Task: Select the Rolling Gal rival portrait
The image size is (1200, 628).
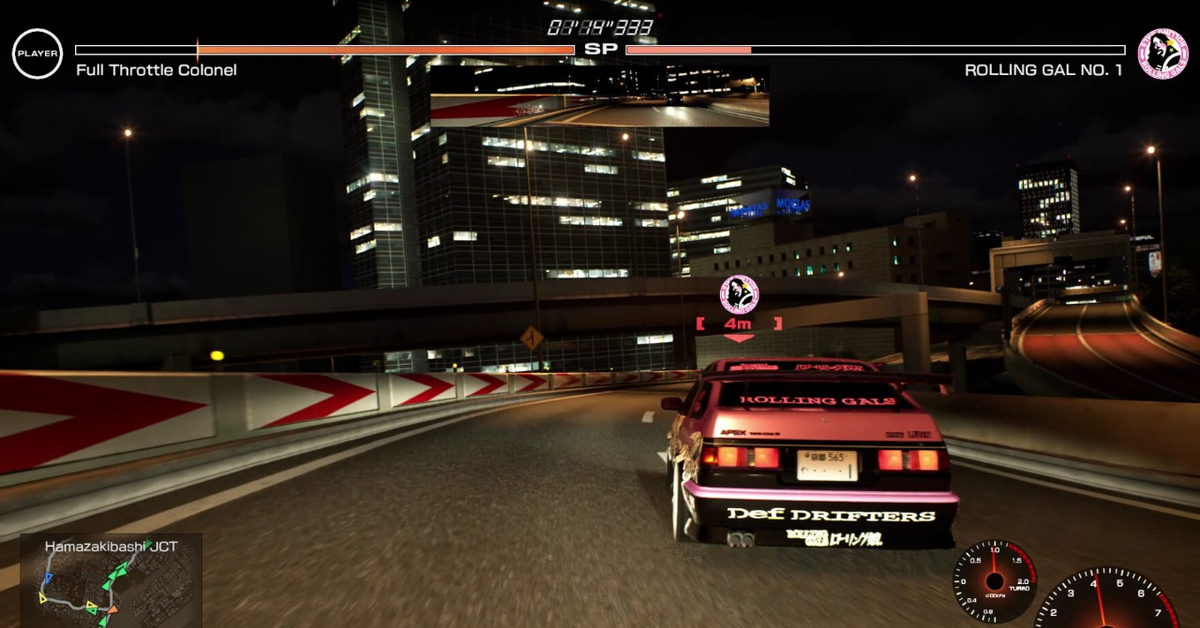Action: [x=1162, y=53]
